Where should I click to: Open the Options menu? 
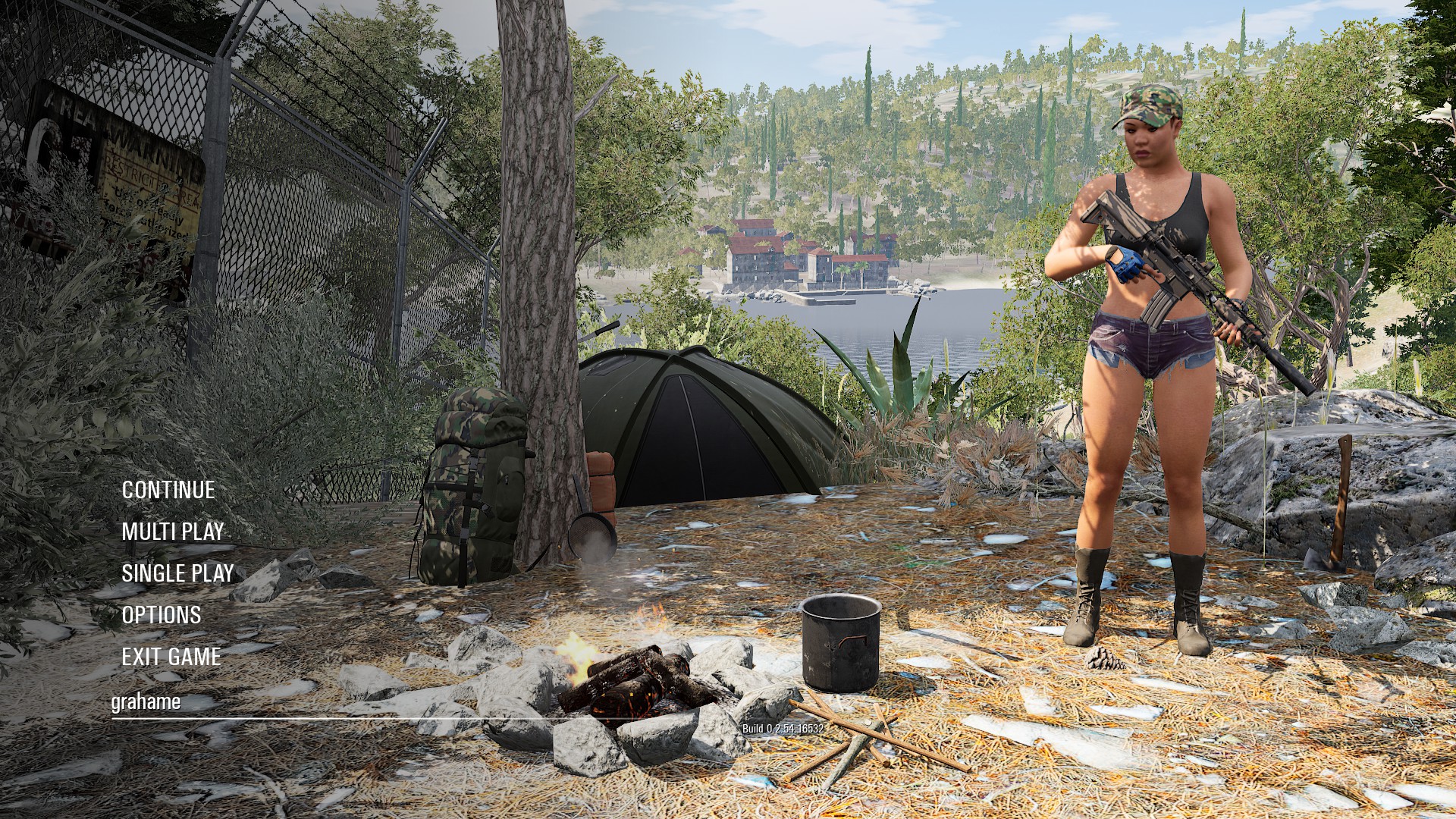coord(162,615)
